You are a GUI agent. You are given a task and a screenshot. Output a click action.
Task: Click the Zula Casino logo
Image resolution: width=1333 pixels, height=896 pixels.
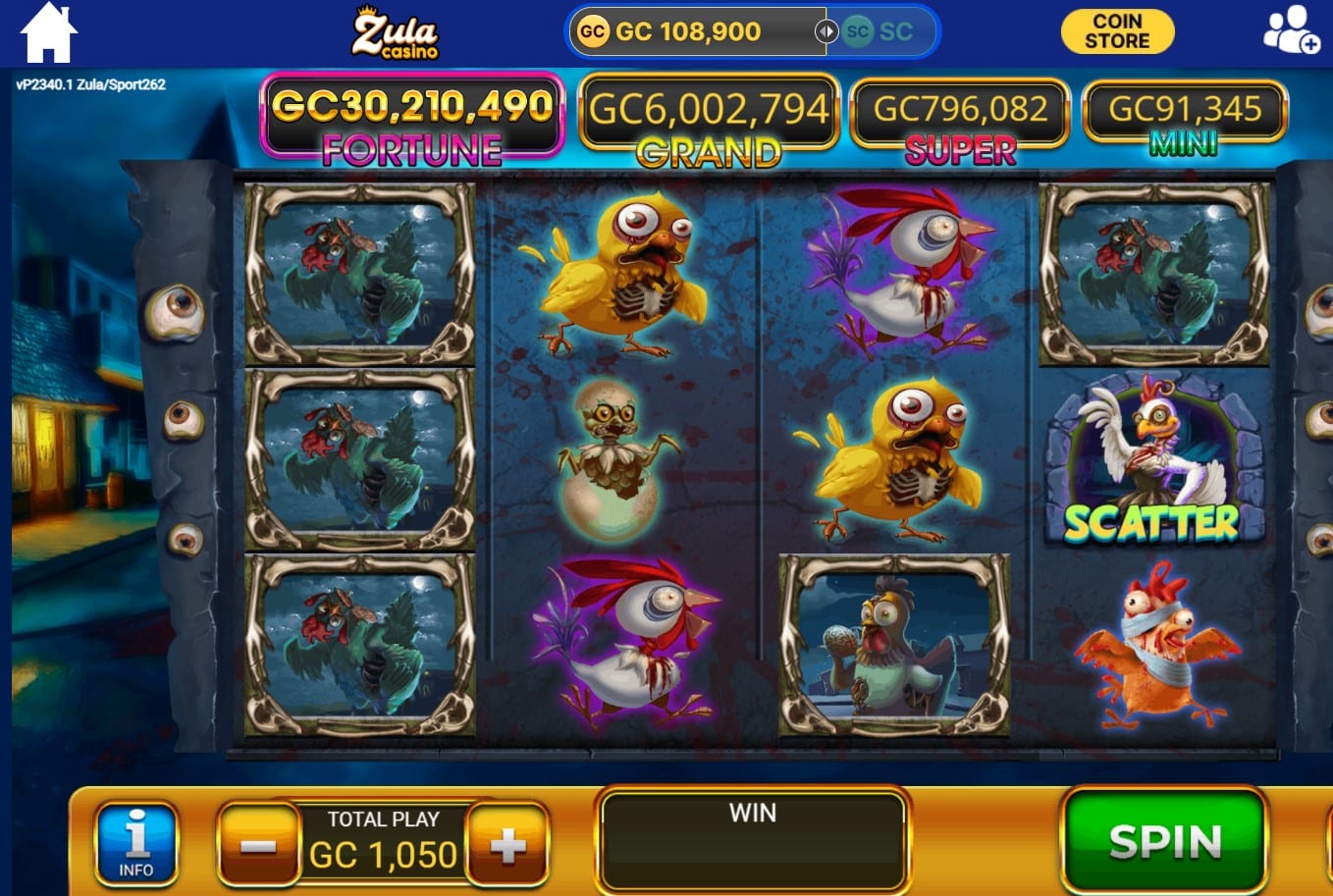[396, 33]
